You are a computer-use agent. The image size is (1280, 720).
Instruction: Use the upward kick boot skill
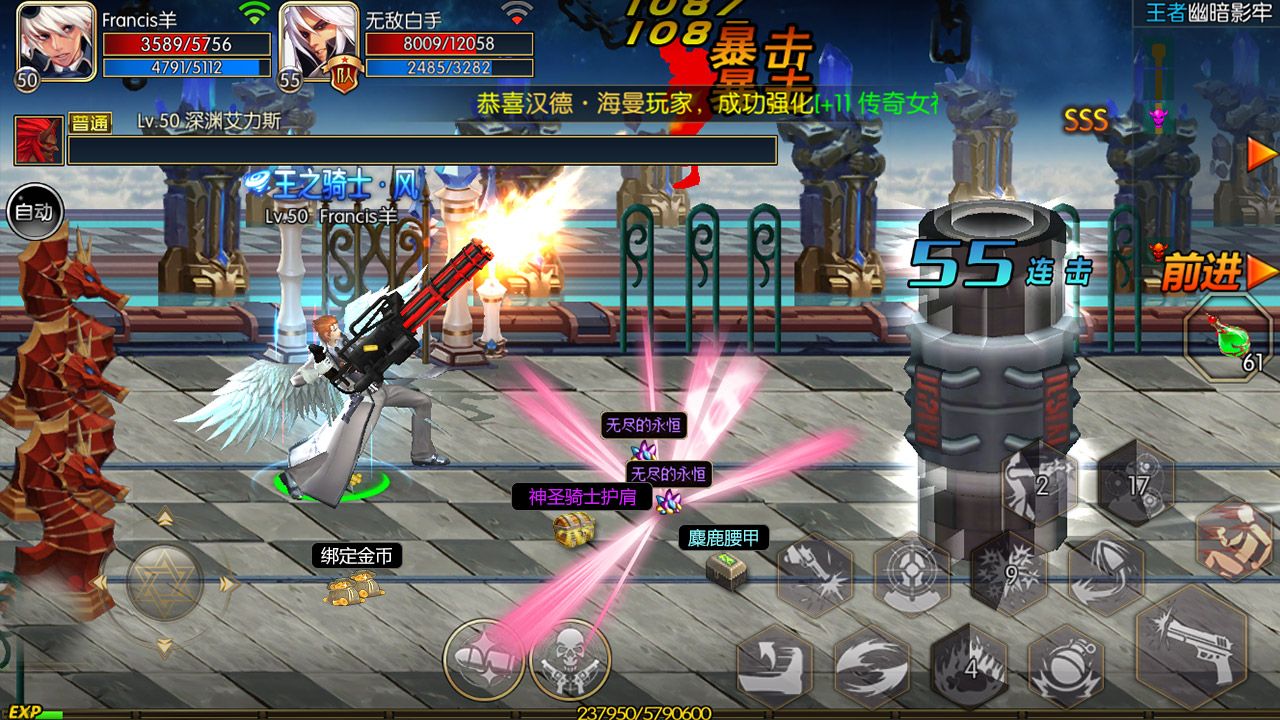(x=774, y=665)
